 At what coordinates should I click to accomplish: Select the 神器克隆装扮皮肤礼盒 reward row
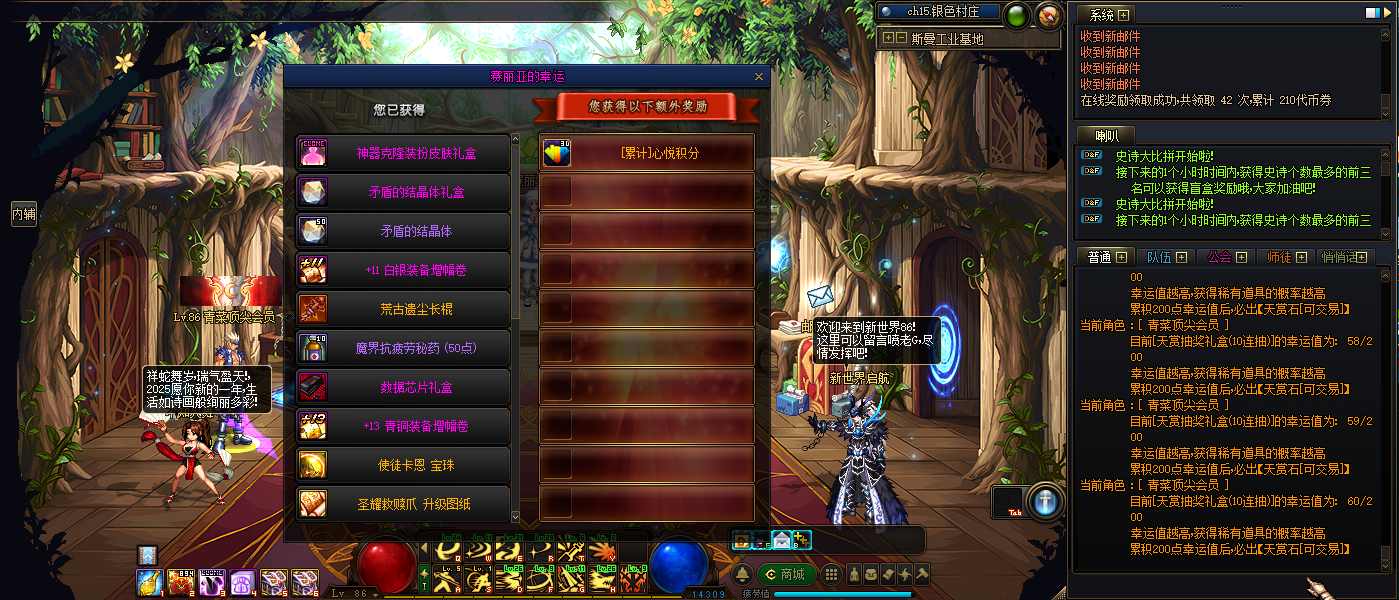point(403,153)
